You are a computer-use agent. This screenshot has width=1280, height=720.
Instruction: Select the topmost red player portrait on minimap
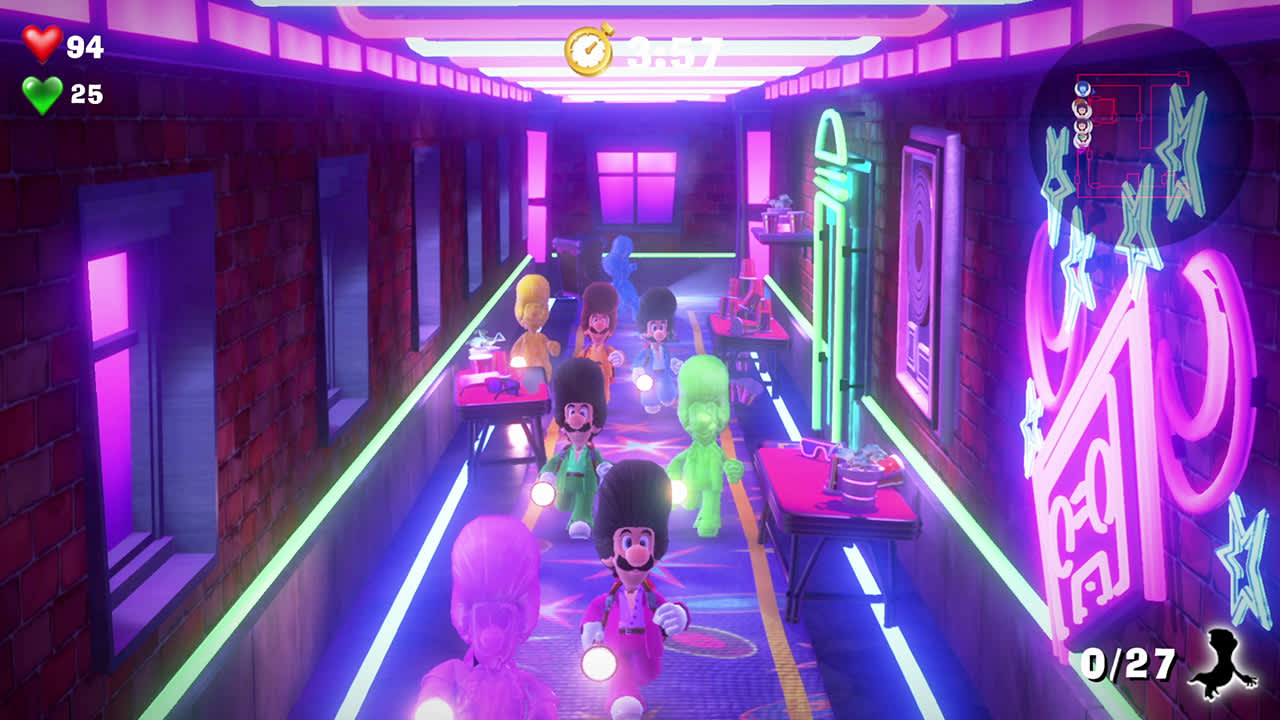coord(1081,107)
